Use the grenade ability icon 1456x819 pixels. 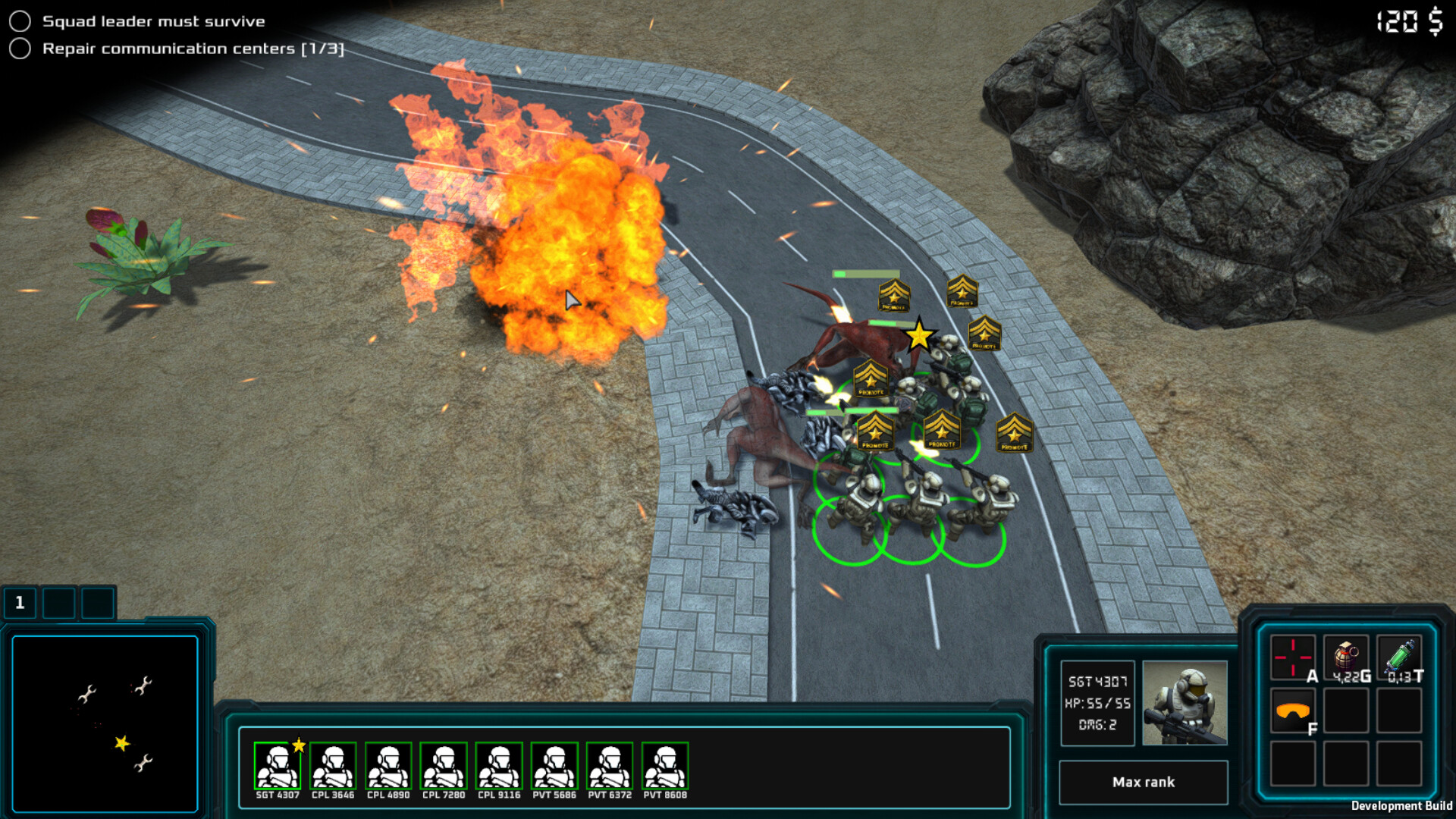pos(1346,657)
